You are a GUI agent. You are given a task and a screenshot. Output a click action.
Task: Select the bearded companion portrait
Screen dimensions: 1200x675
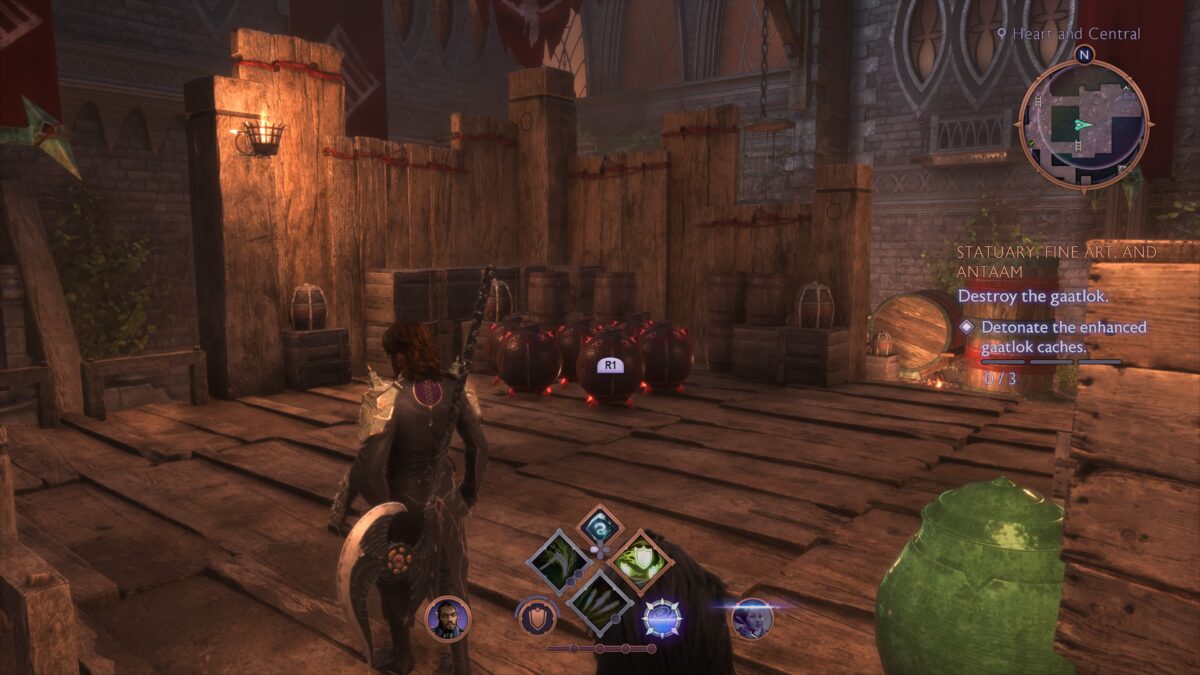point(446,618)
